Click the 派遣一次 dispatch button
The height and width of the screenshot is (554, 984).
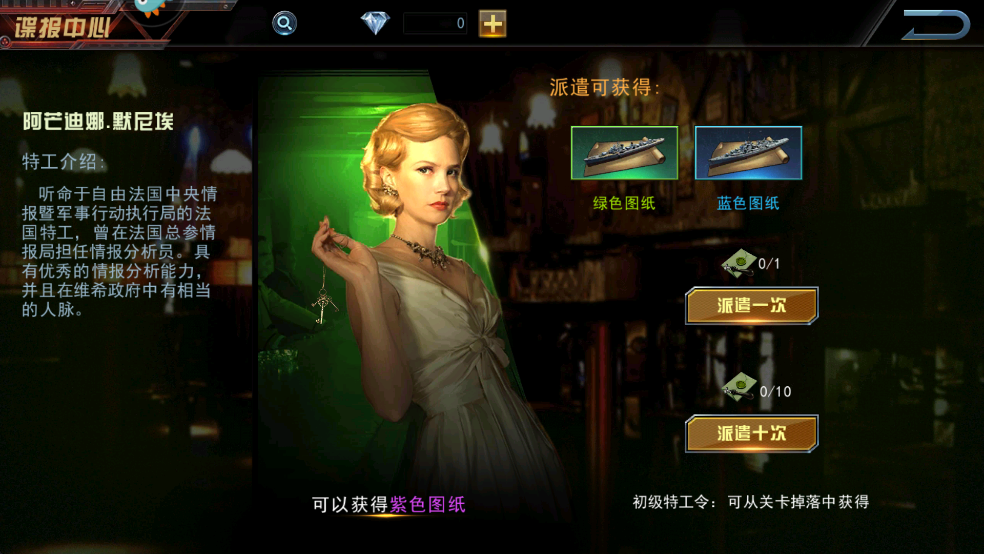pos(751,306)
